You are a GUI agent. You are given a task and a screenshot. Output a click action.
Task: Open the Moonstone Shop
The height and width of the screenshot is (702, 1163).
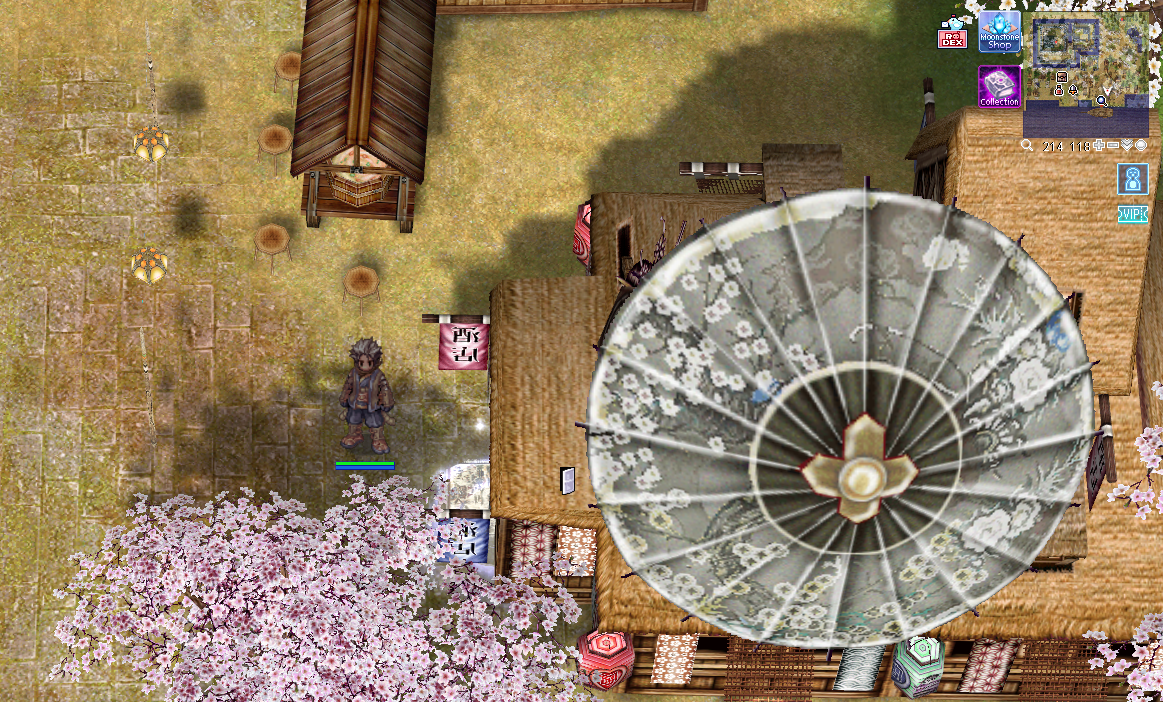[999, 32]
